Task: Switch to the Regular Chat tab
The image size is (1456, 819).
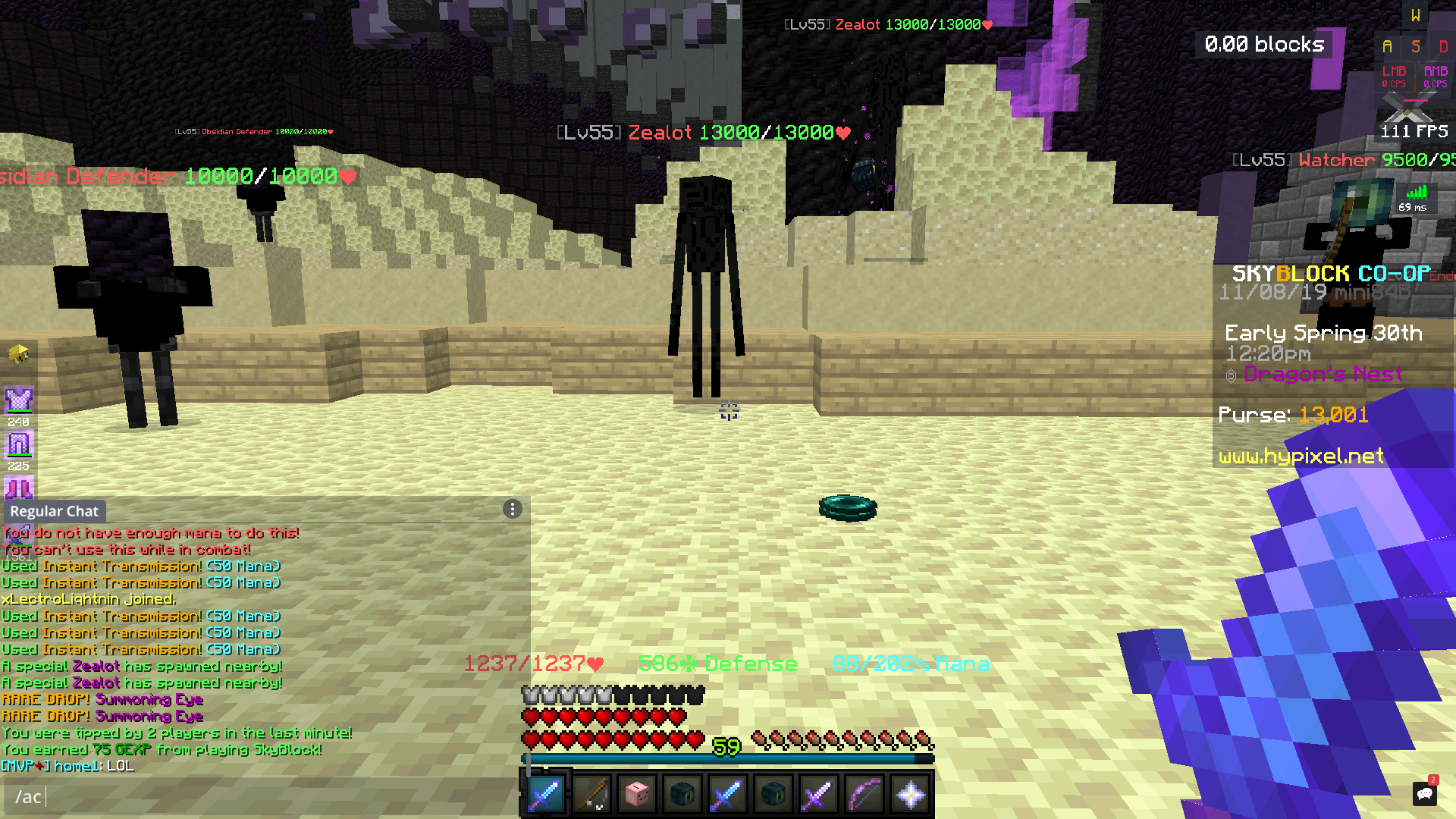Action: (54, 511)
